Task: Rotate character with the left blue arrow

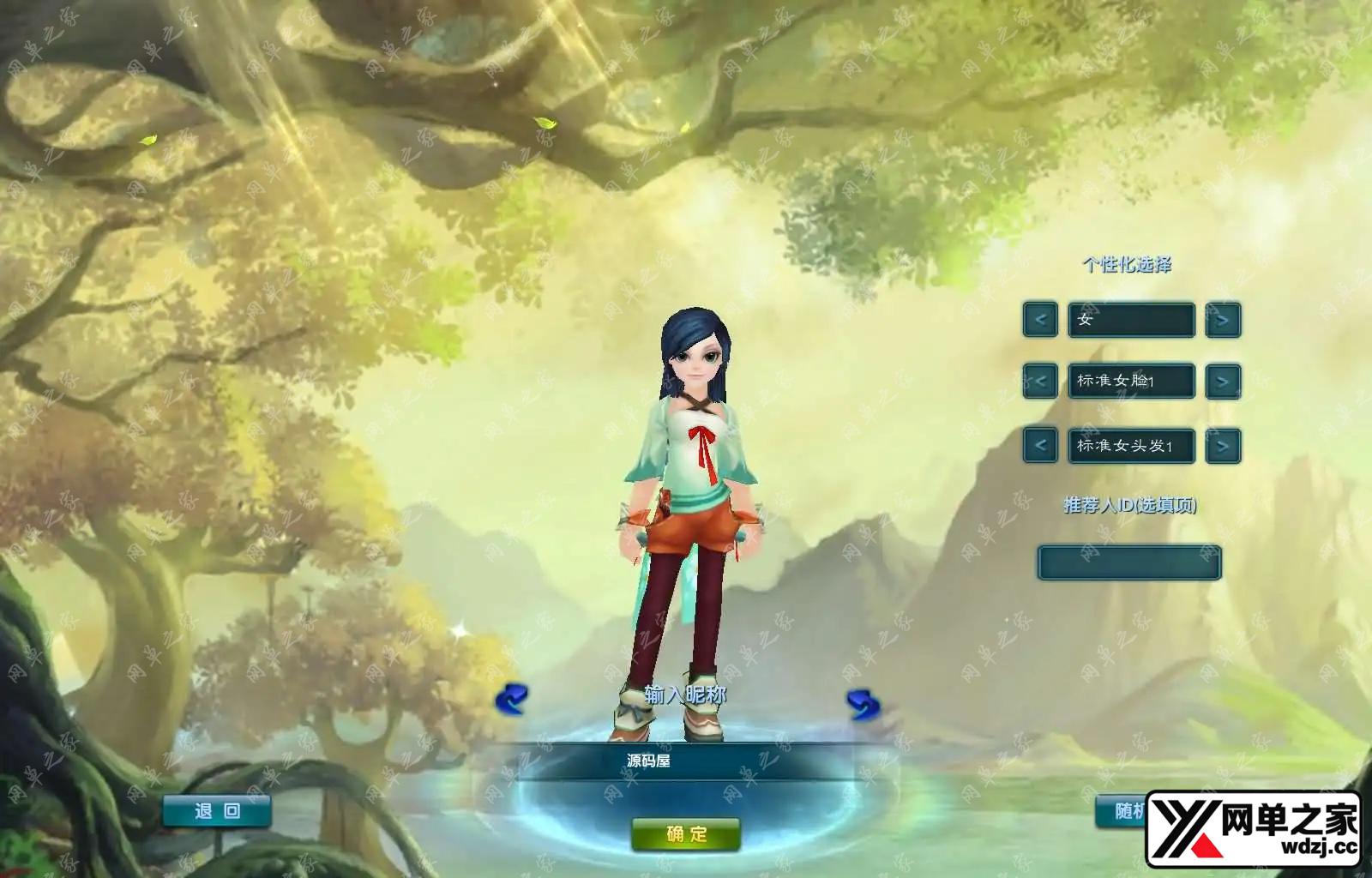Action: point(512,700)
